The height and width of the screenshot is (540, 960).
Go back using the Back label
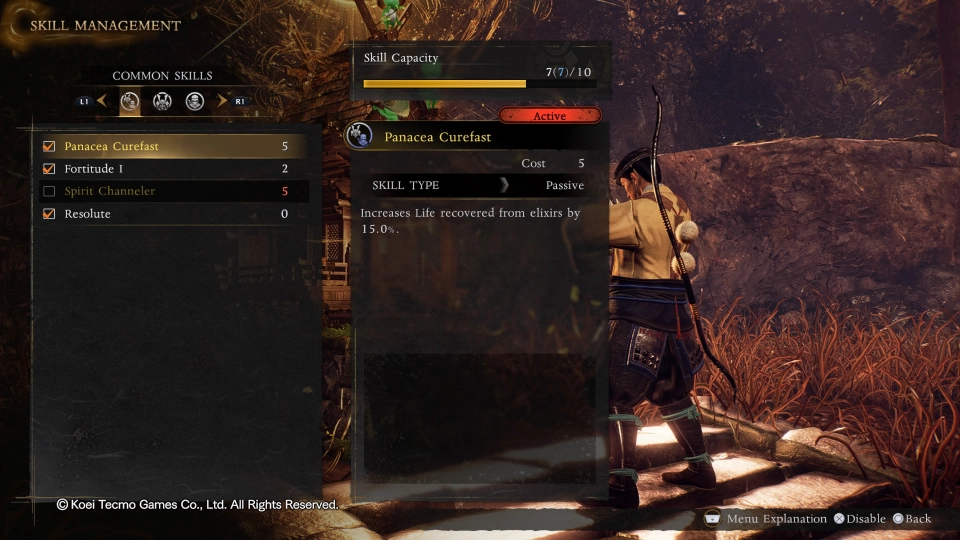tap(912, 519)
